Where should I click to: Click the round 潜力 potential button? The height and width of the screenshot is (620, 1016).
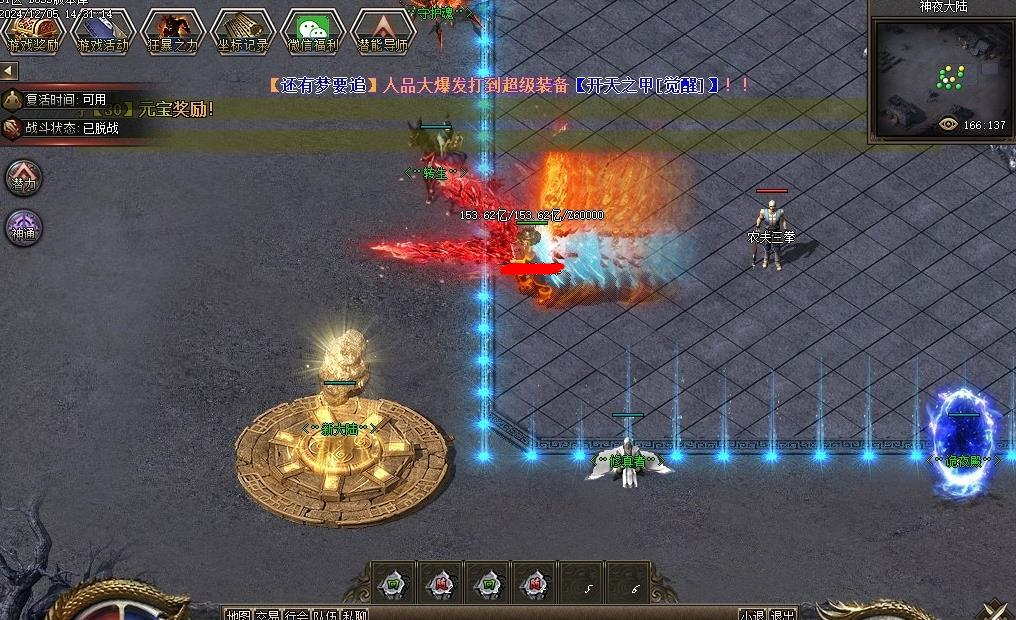point(23,177)
